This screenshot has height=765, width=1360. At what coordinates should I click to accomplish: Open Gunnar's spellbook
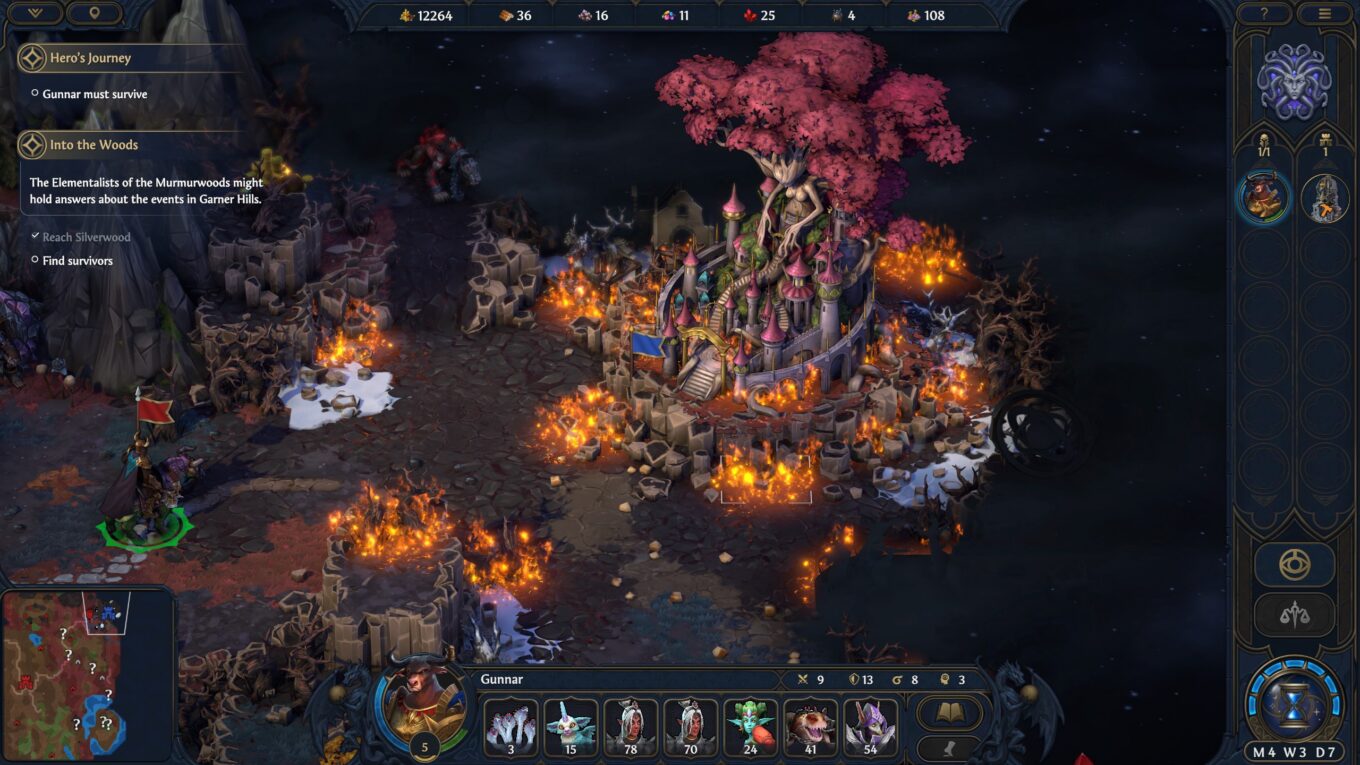tap(949, 712)
